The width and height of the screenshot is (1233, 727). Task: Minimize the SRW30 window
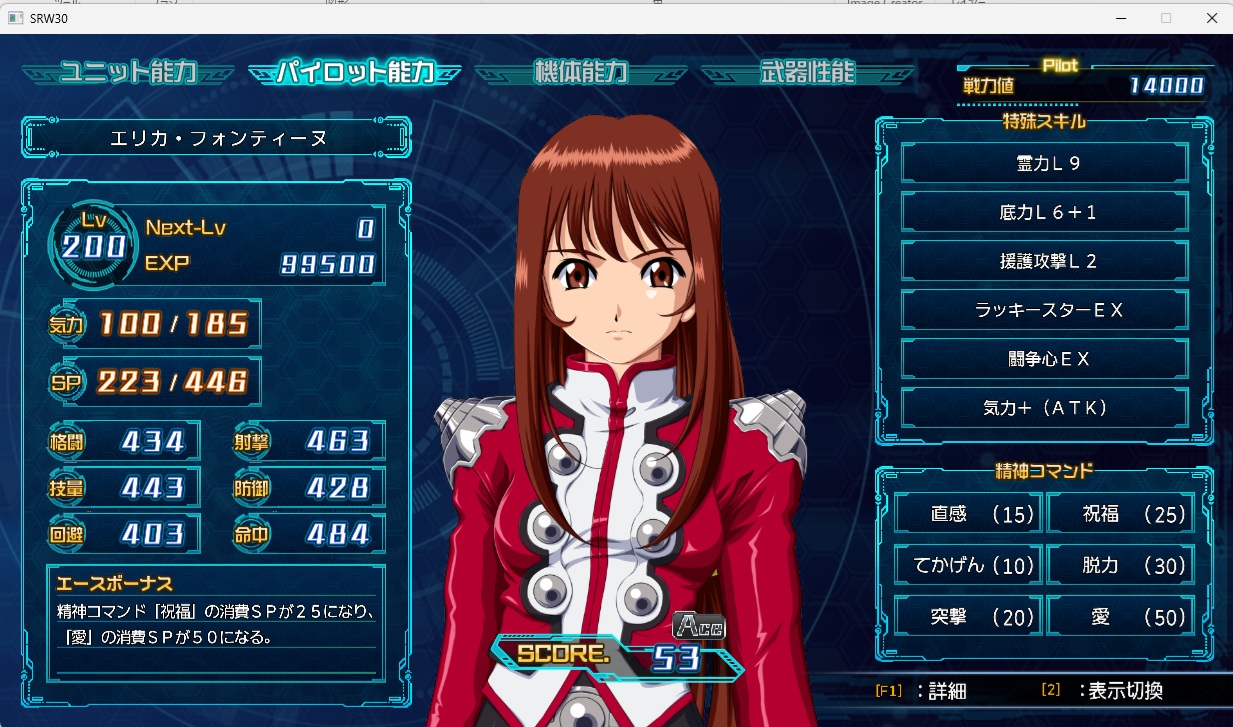coord(1120,17)
